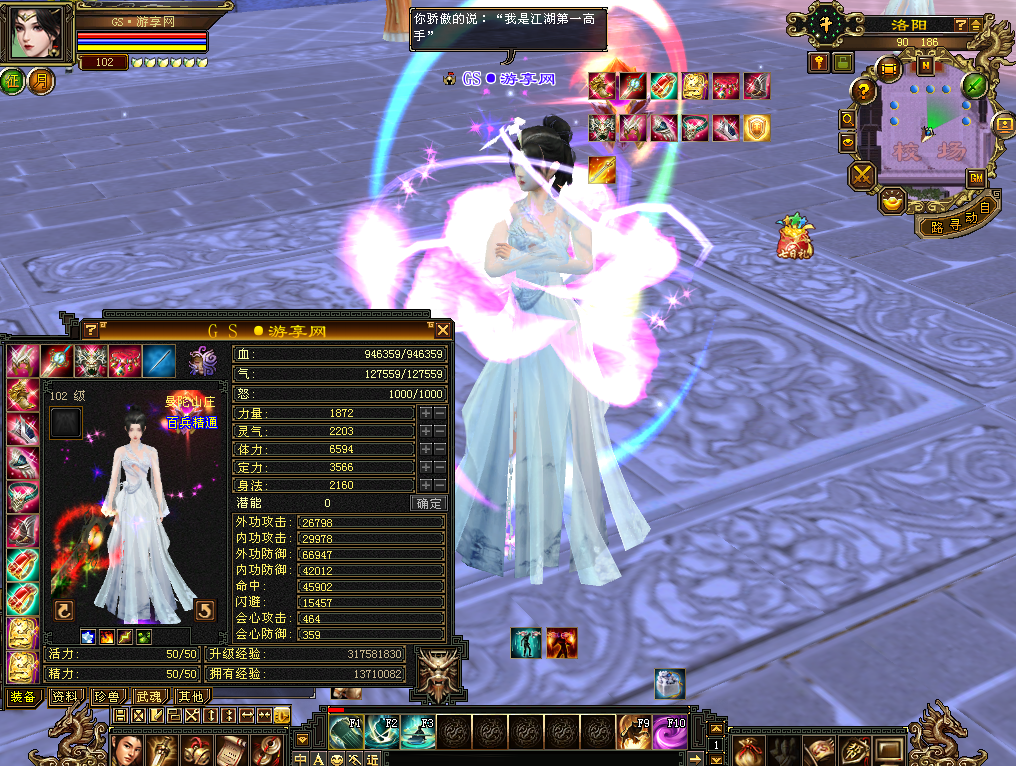Add a point to 力量 stat

pyautogui.click(x=425, y=413)
